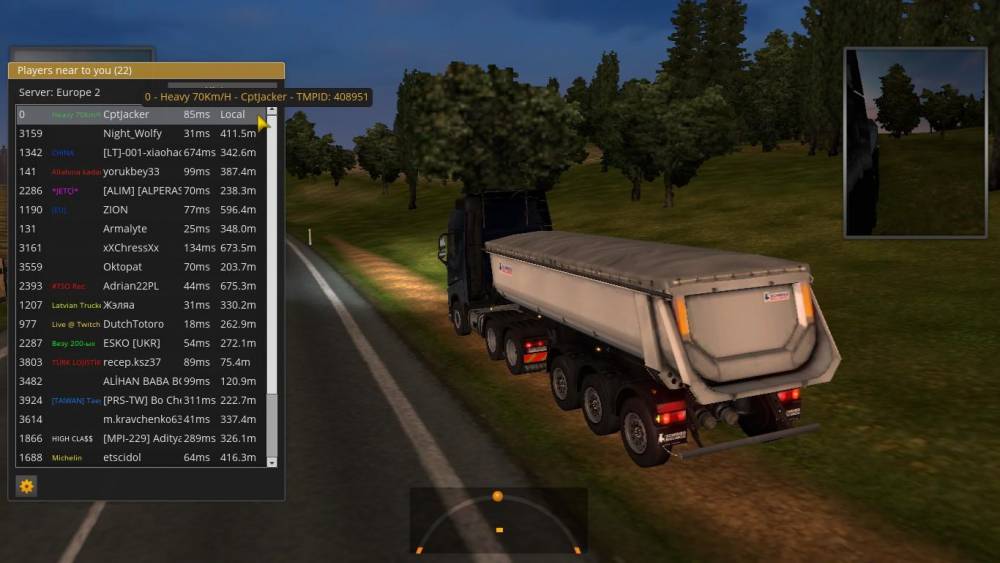
Task: Click the player list scrollbar down arrow
Action: [272, 463]
